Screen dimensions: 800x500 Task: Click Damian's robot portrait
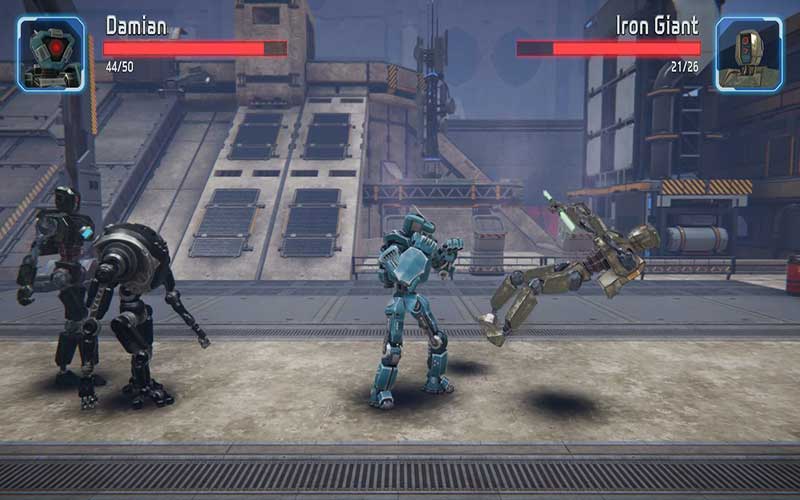click(x=51, y=54)
